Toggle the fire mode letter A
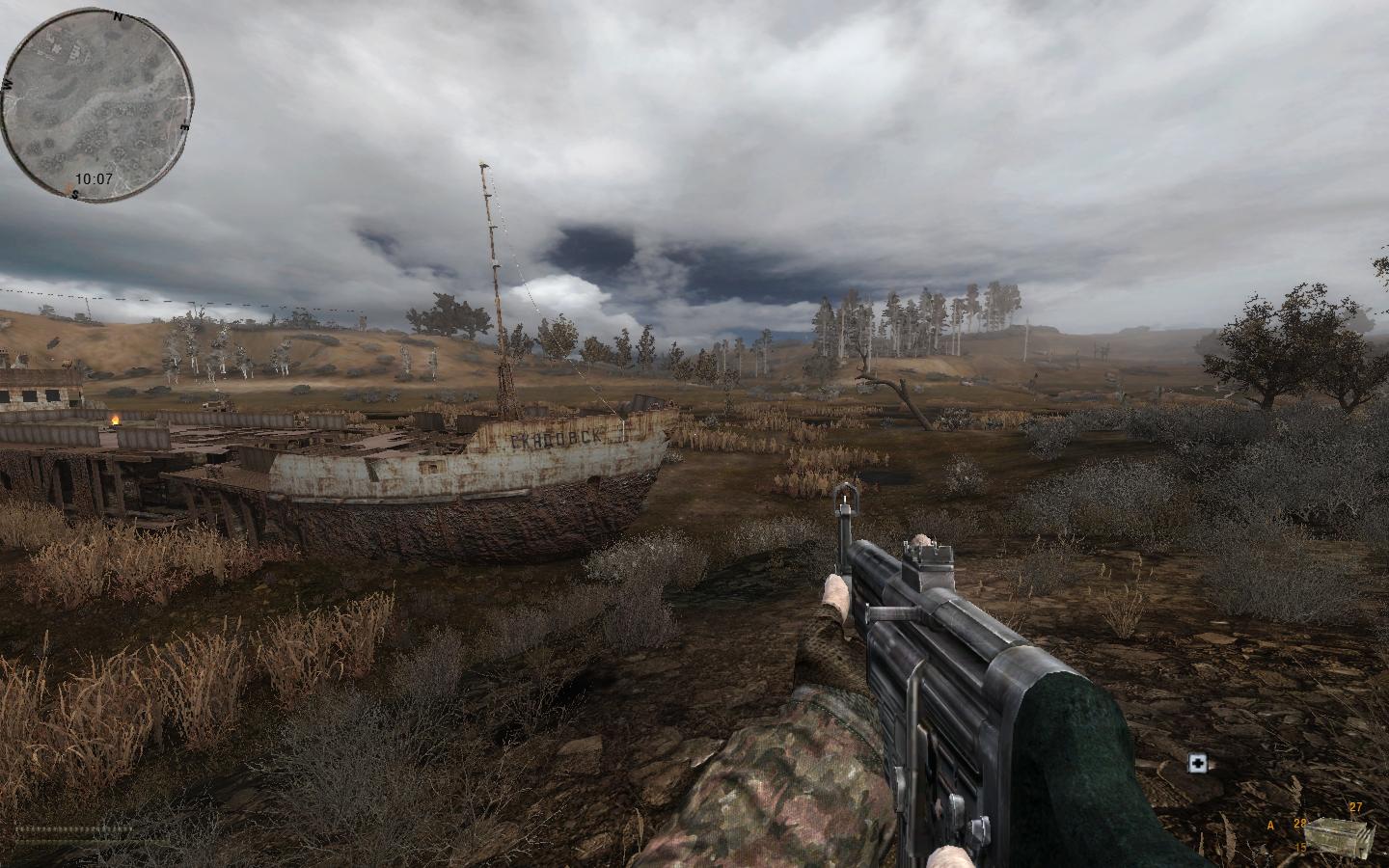 coord(1271,826)
